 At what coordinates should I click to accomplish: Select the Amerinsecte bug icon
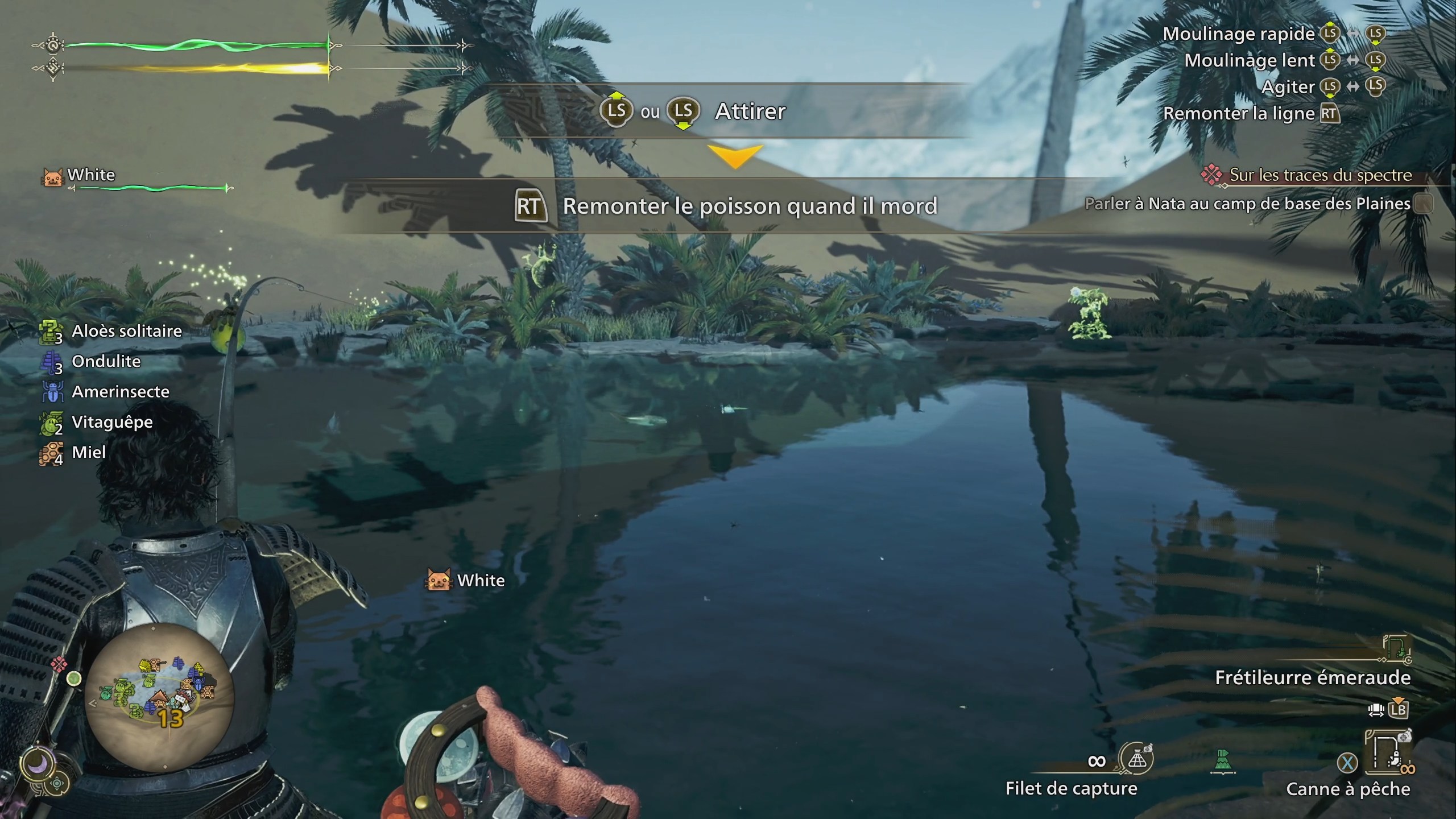[x=52, y=391]
